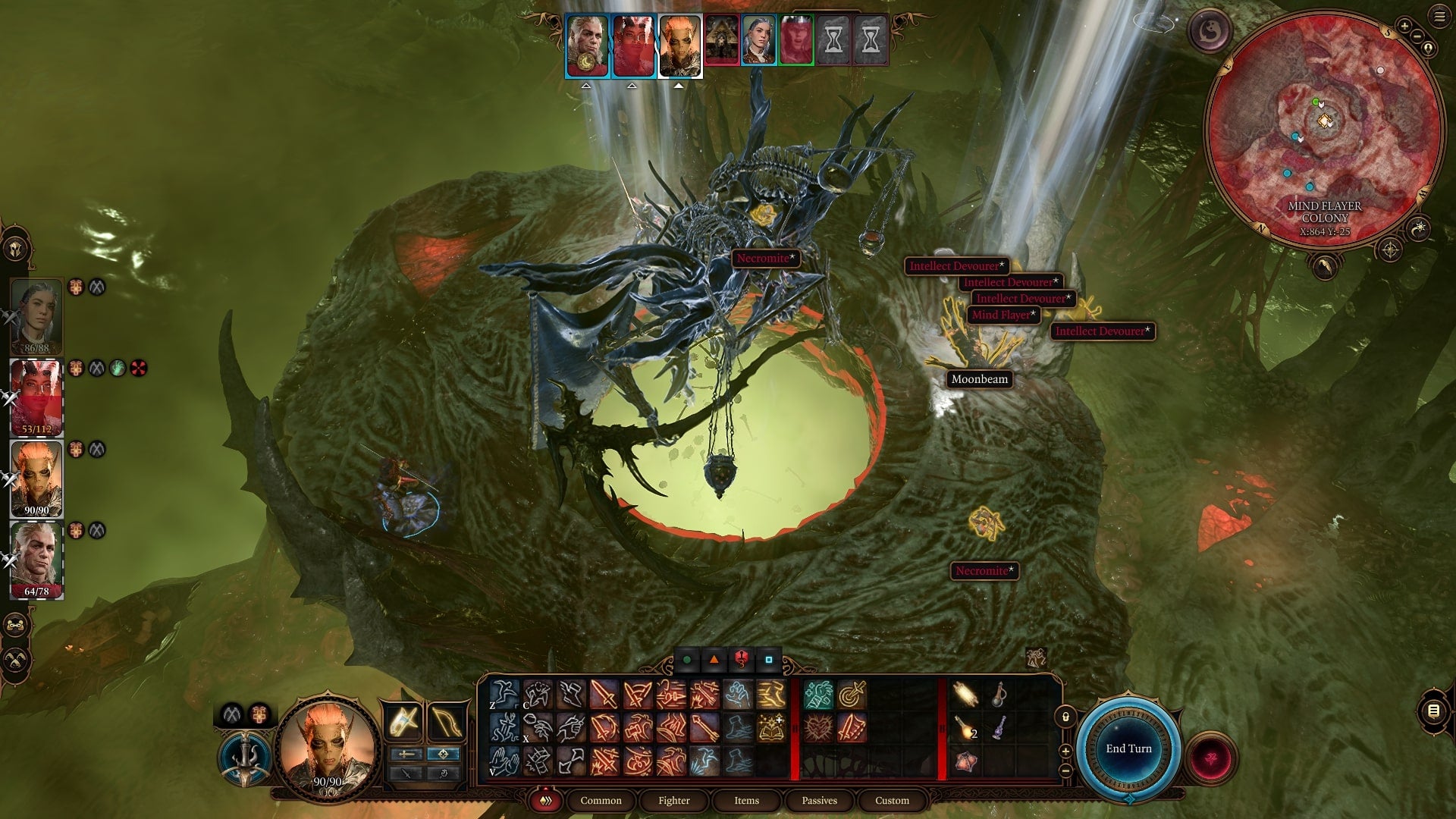Toggle the hotbar lock button
This screenshot has width=1456, height=819.
(1065, 717)
